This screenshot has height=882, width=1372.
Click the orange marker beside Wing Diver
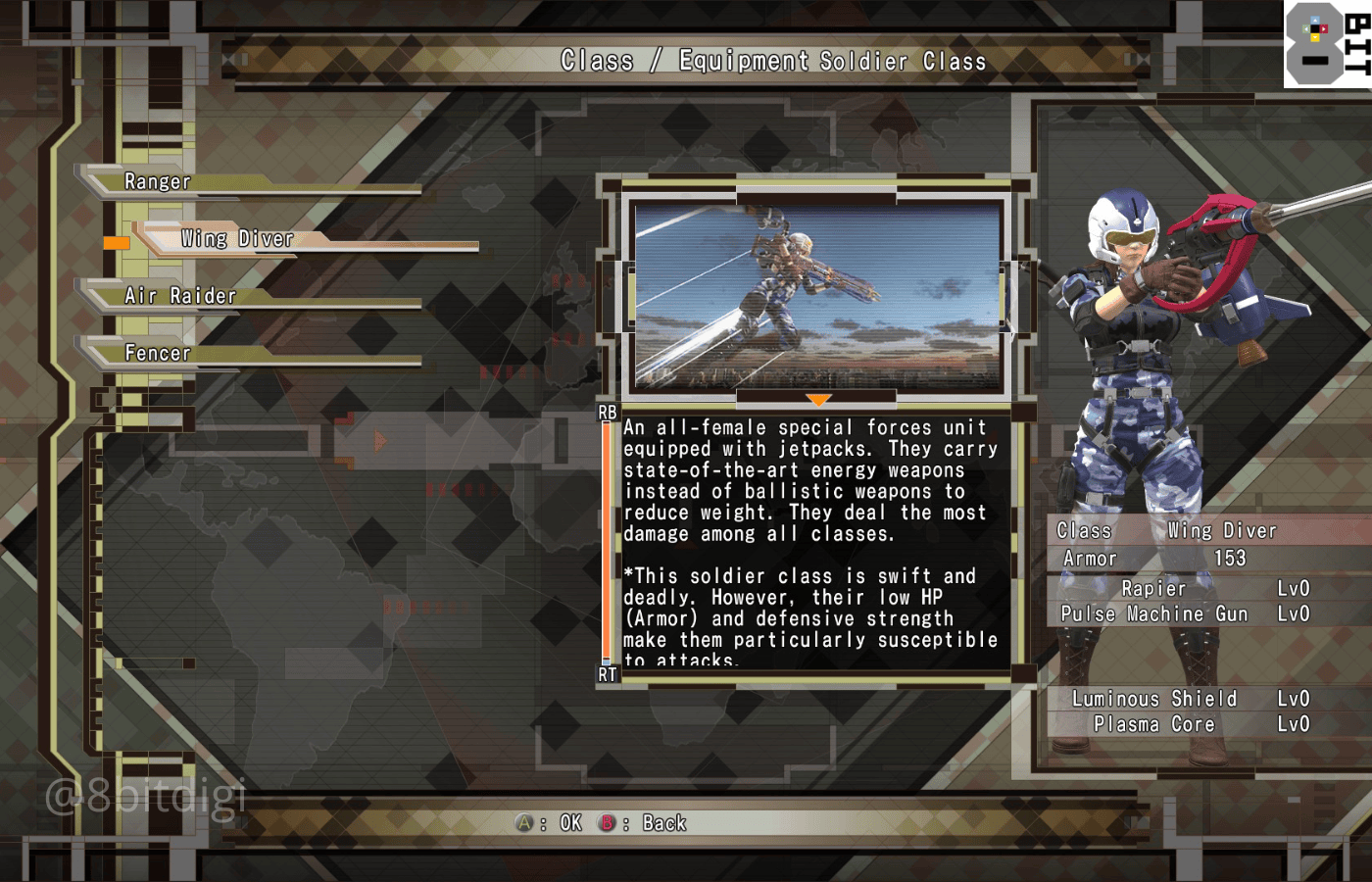click(x=116, y=240)
